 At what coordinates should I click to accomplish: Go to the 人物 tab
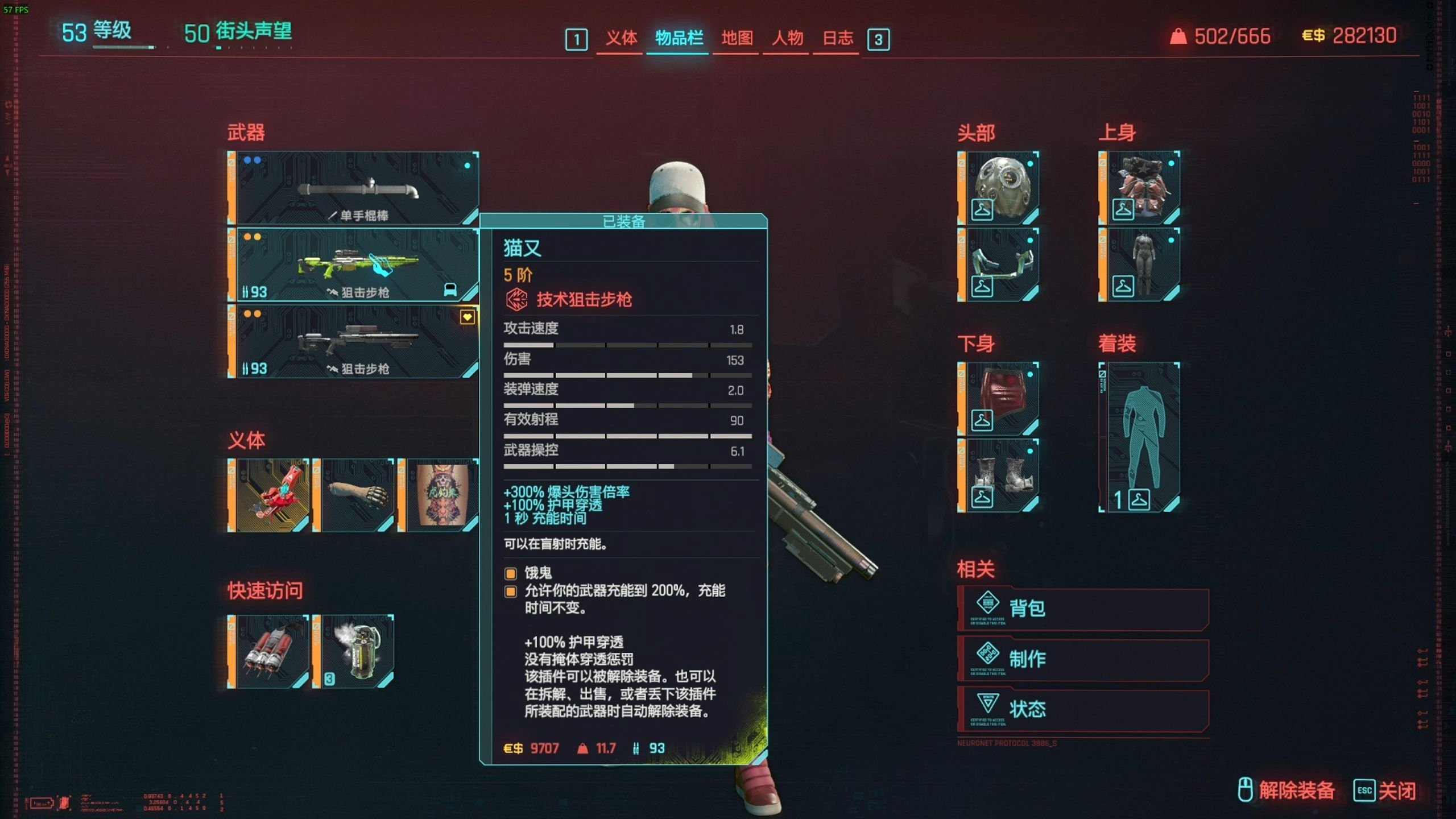(x=787, y=38)
